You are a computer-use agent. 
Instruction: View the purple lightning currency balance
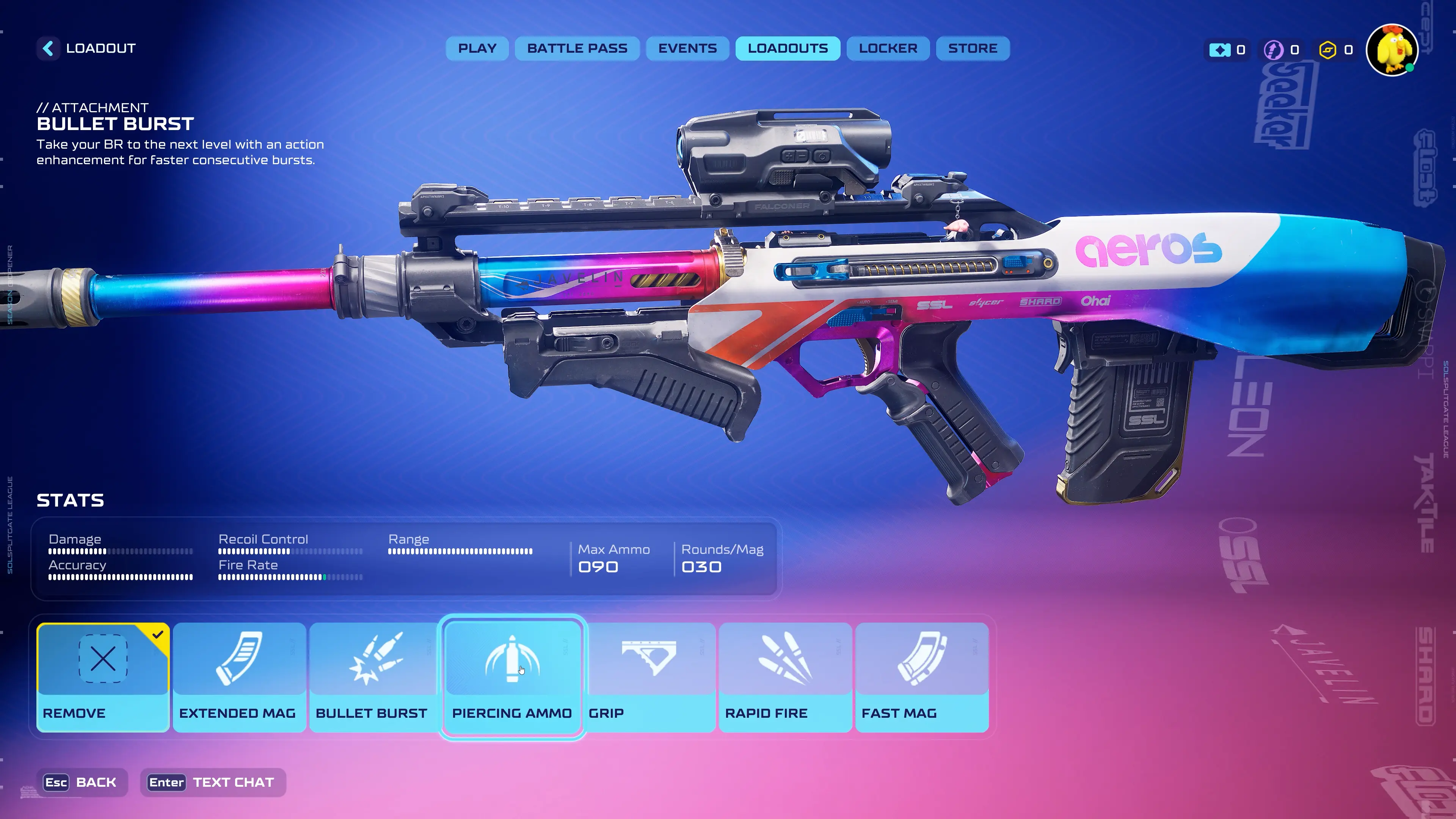[x=1281, y=50]
